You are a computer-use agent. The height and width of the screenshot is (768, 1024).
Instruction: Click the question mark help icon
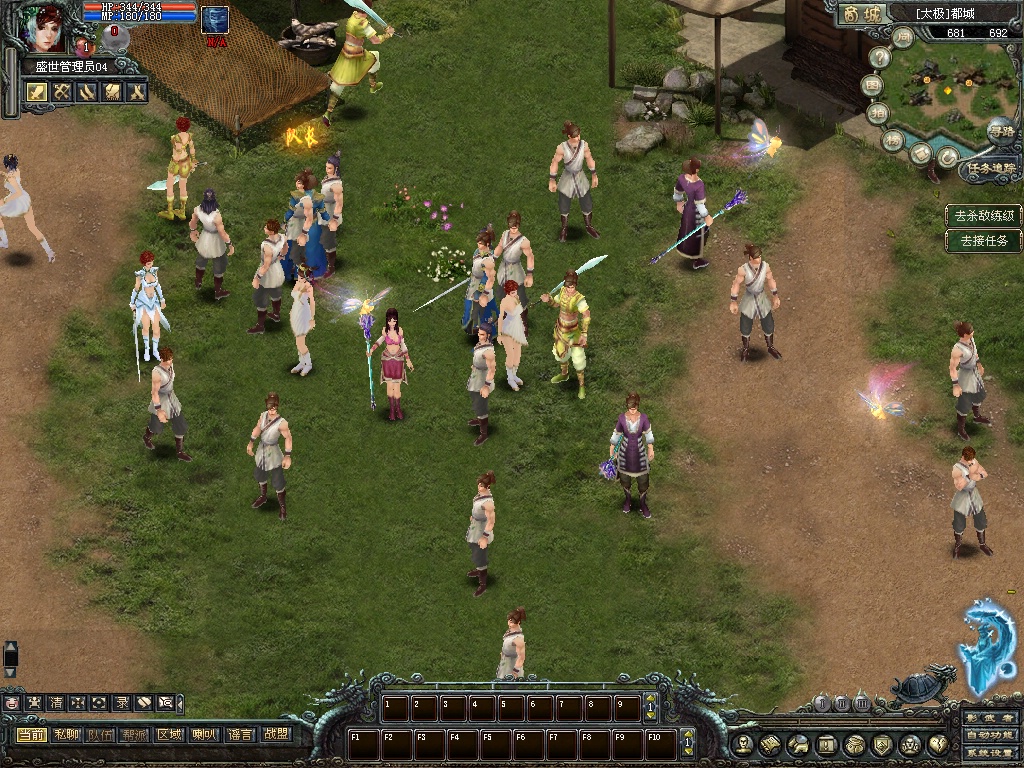pyautogui.click(x=880, y=58)
